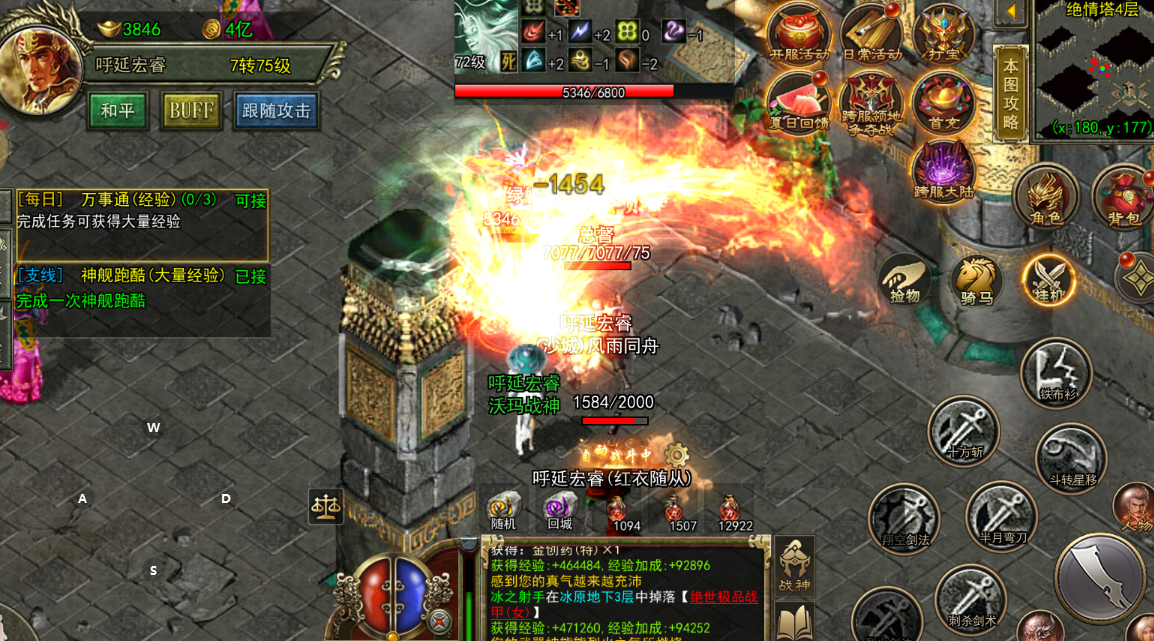Open the 首充 first recharge offer
The height and width of the screenshot is (641, 1154).
942,102
